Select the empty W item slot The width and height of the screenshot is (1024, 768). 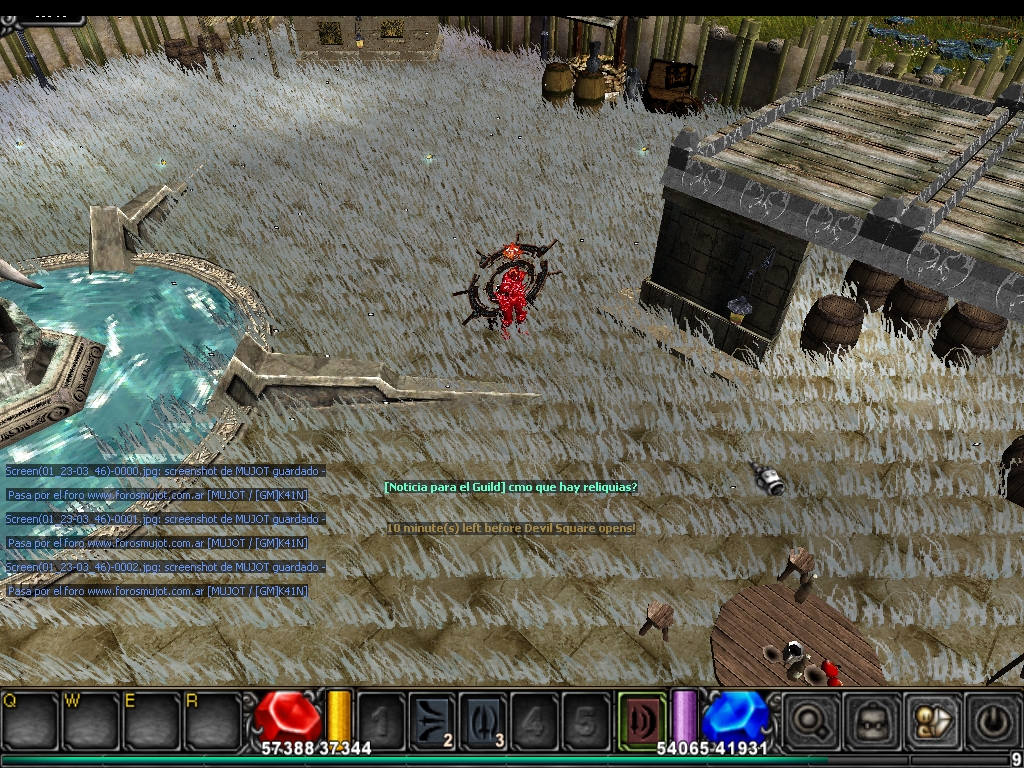(x=90, y=719)
